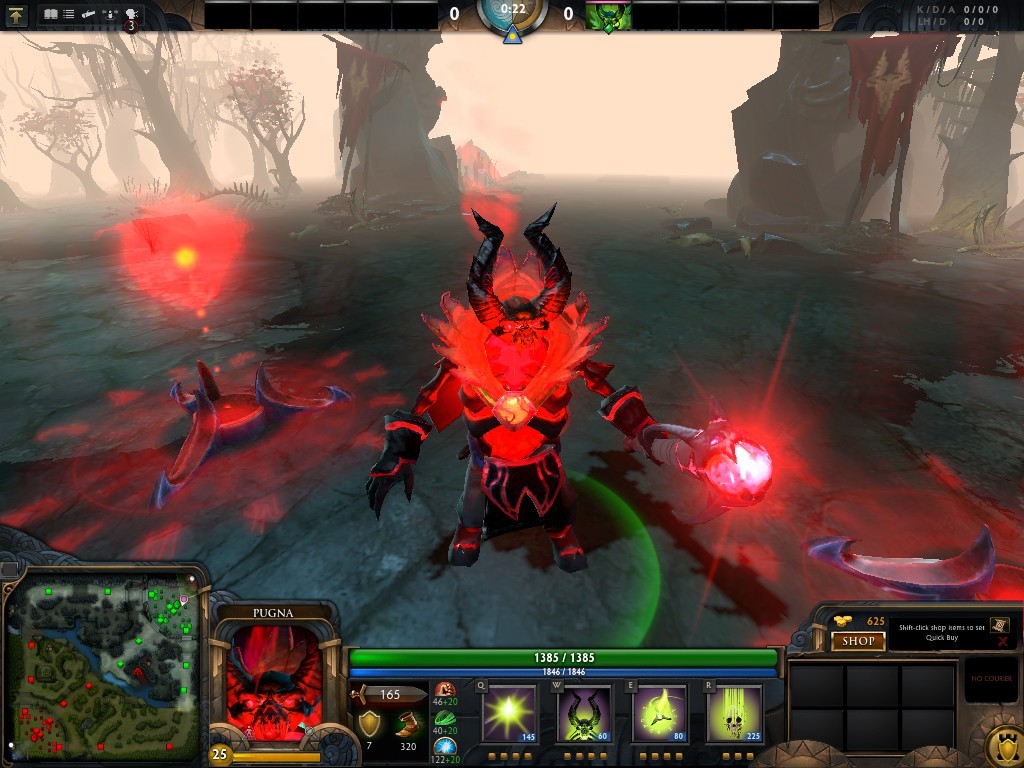Cast Nether Blast ability
The width and height of the screenshot is (1024, 768).
pos(509,712)
